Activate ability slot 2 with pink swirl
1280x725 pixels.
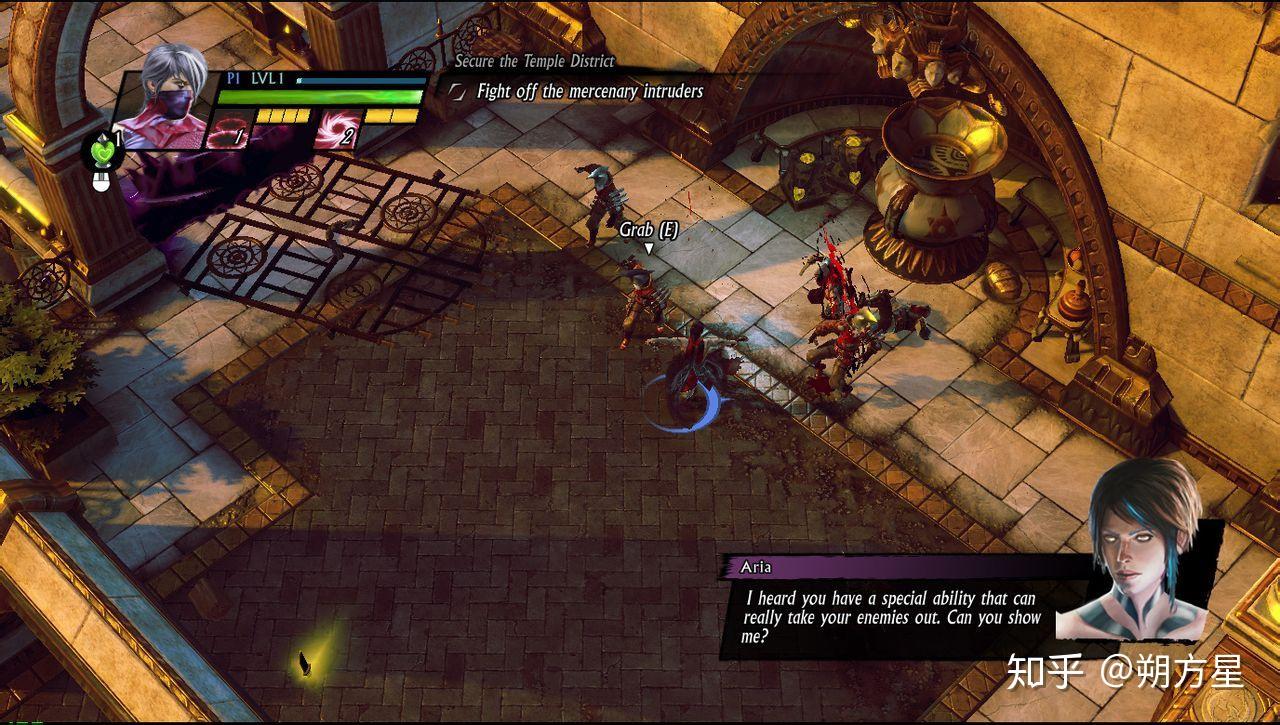[336, 131]
